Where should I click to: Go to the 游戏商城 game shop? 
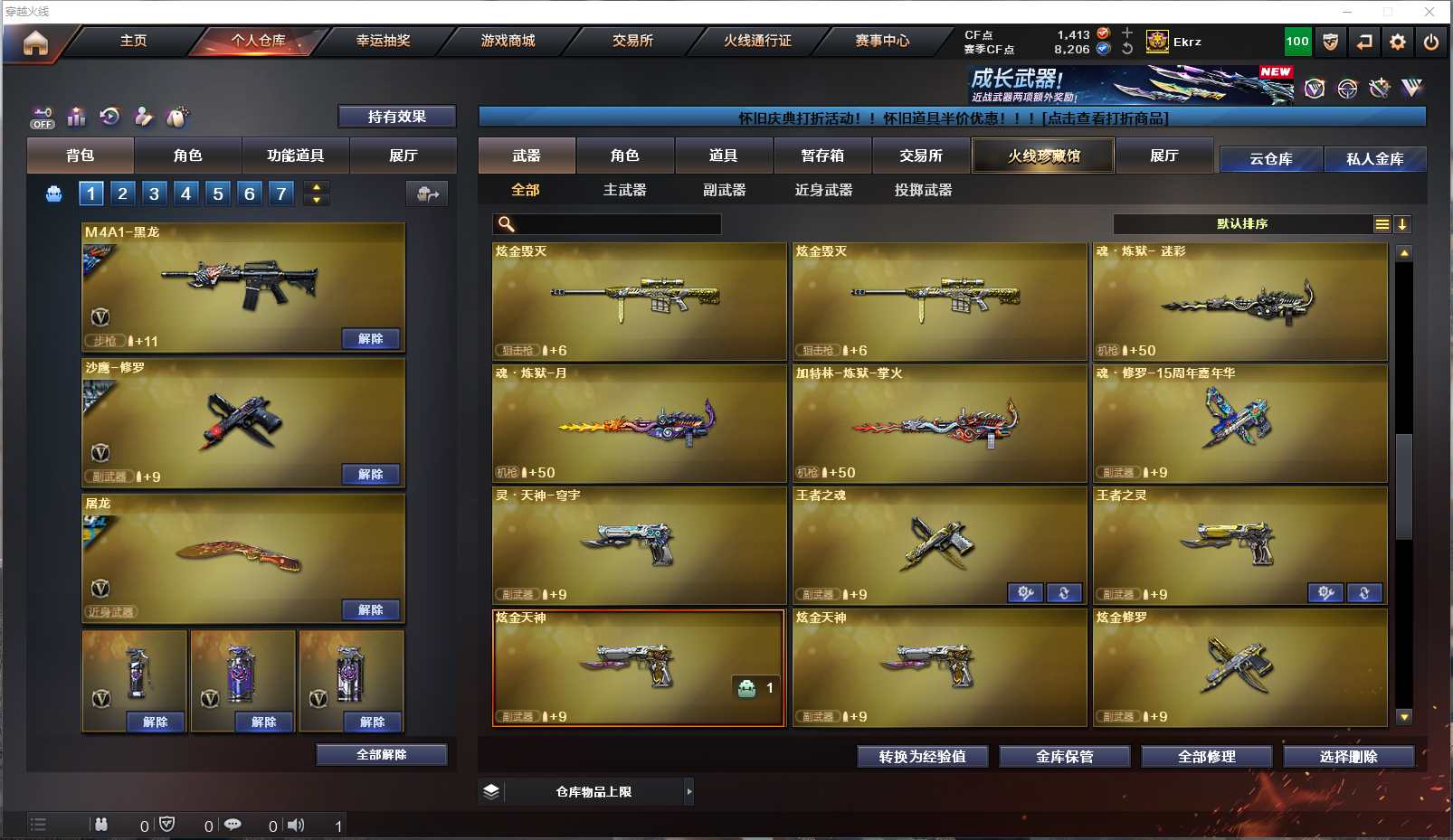[508, 41]
